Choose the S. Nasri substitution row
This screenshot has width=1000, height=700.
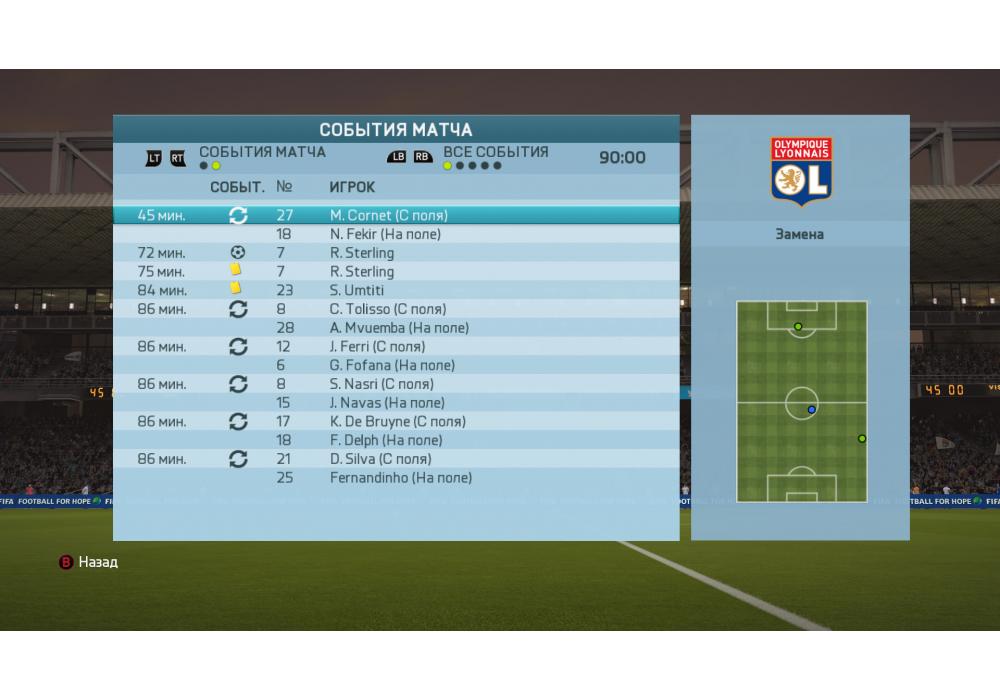(395, 384)
